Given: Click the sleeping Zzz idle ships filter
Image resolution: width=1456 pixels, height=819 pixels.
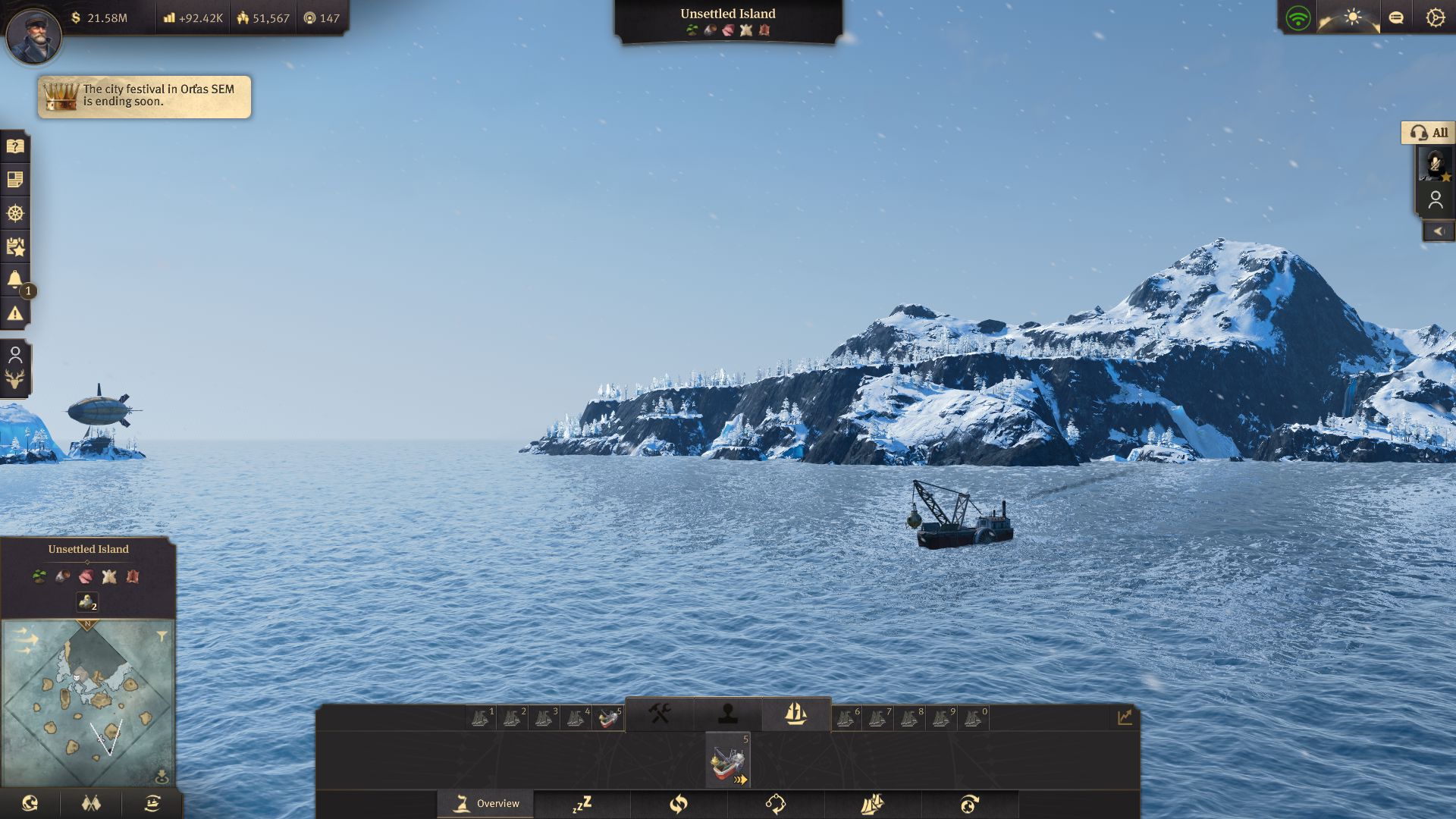Looking at the screenshot, I should pyautogui.click(x=582, y=804).
